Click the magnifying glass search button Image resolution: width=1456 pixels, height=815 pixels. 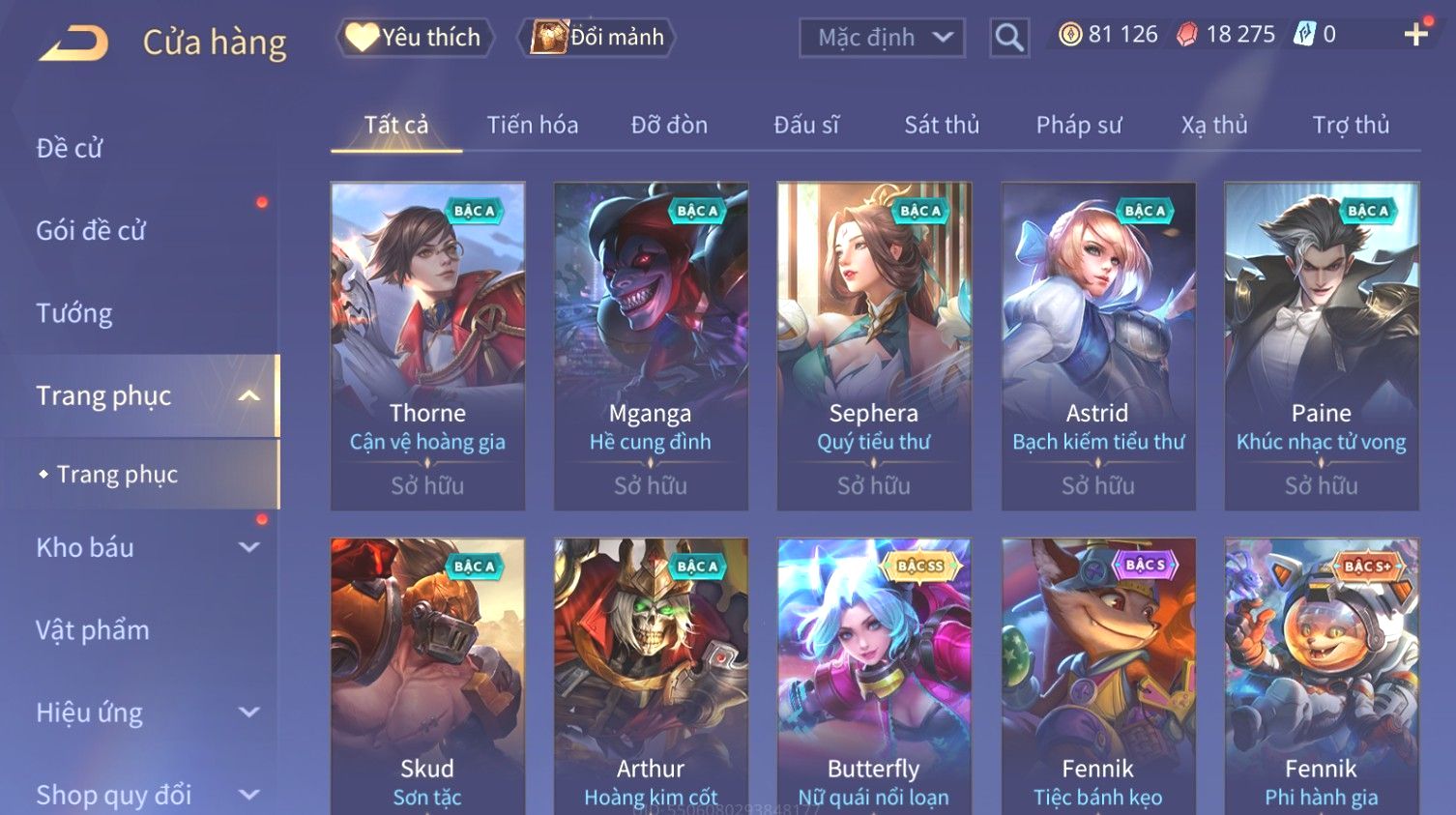pos(1008,38)
